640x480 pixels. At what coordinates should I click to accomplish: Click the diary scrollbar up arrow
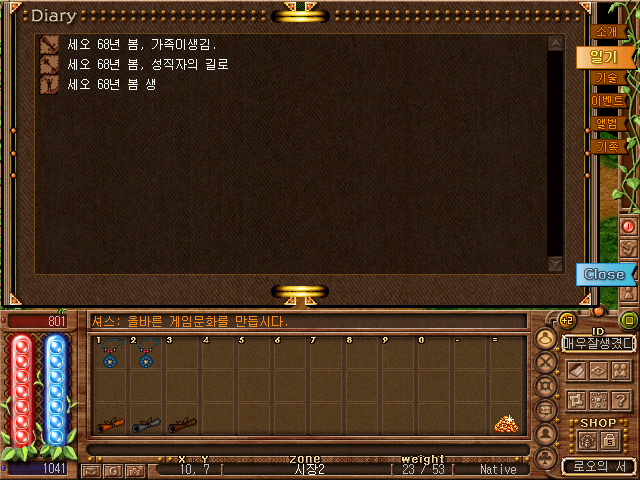[556, 44]
